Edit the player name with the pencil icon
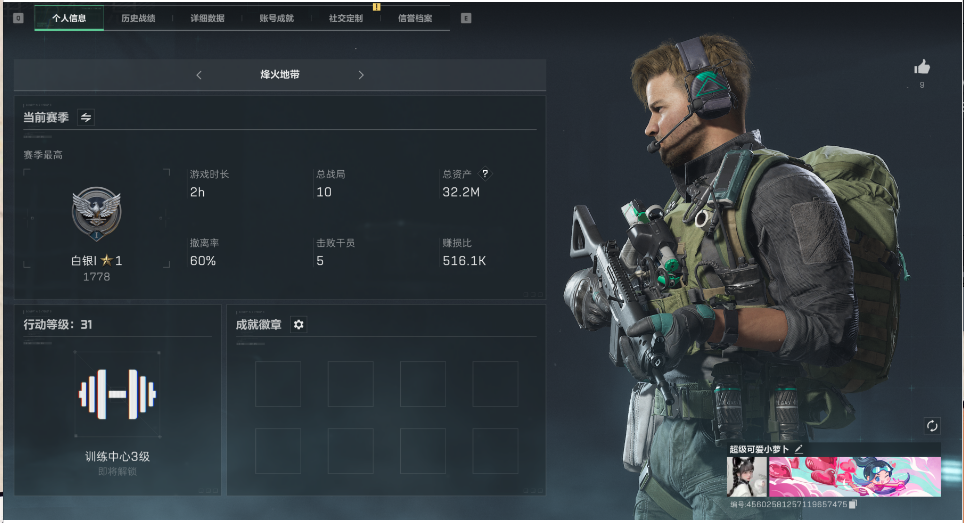 pyautogui.click(x=799, y=450)
